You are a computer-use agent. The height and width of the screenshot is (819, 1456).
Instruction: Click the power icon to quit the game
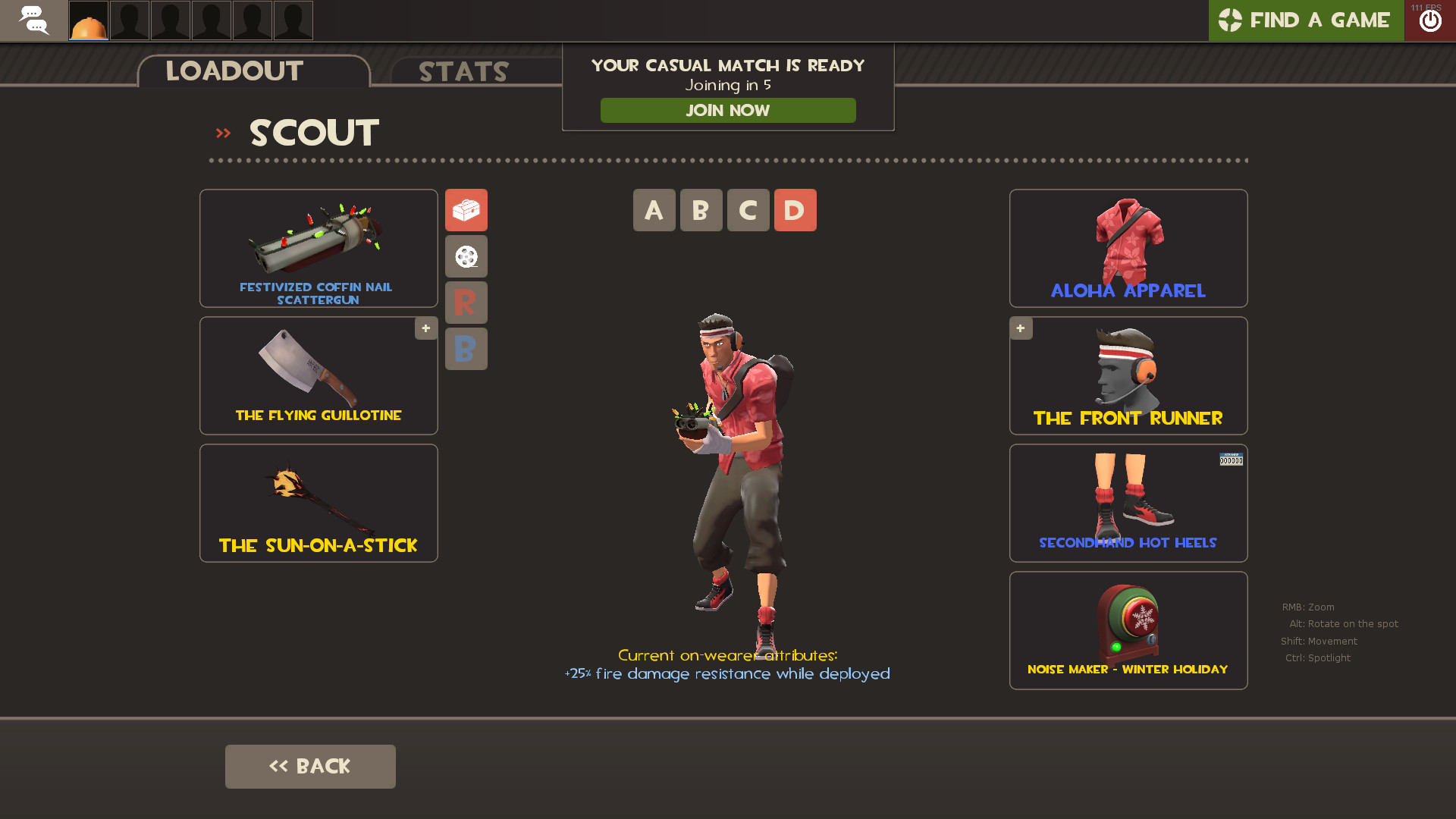1430,20
